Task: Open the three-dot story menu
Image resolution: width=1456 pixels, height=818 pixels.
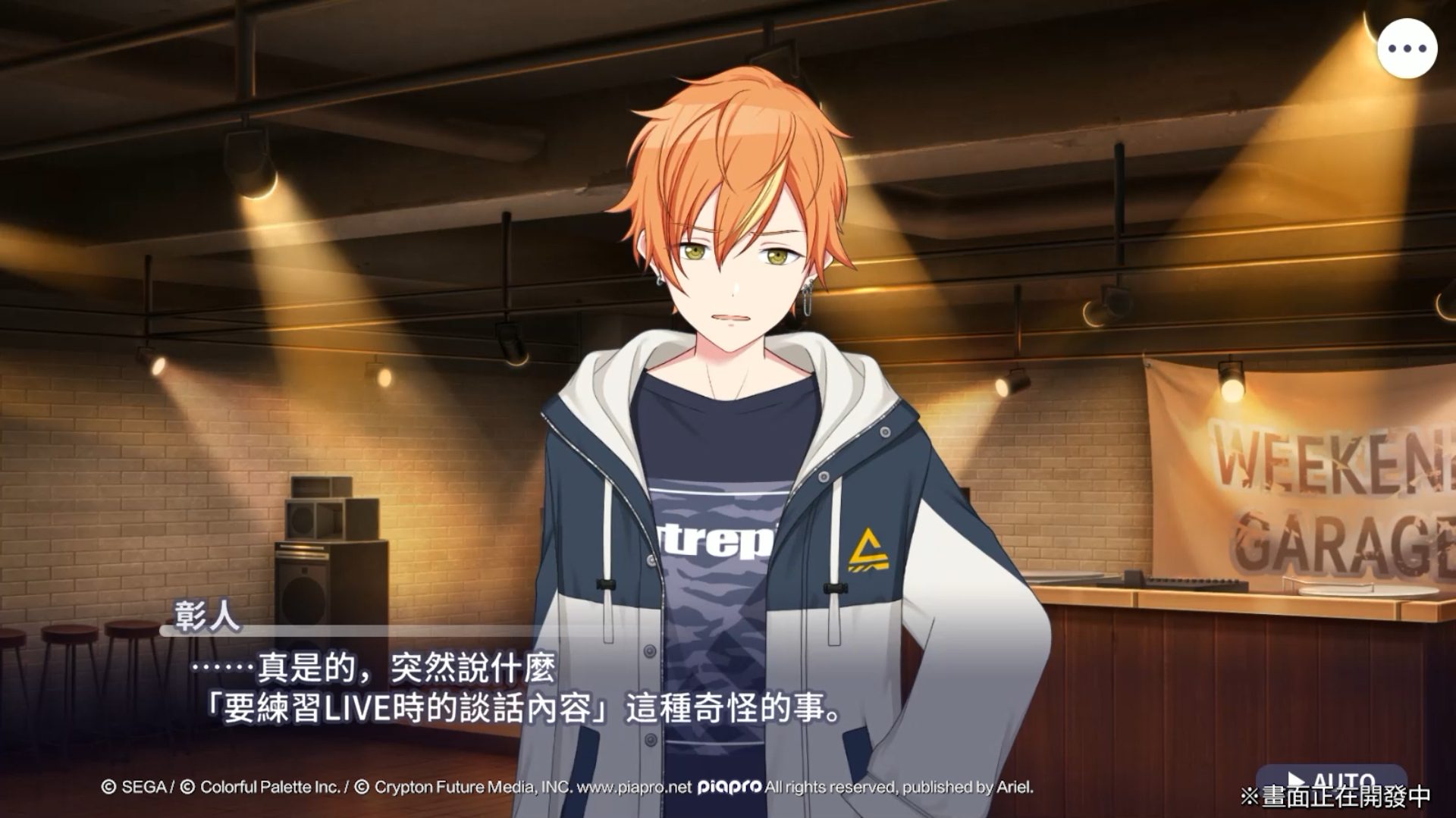Action: coord(1407,49)
